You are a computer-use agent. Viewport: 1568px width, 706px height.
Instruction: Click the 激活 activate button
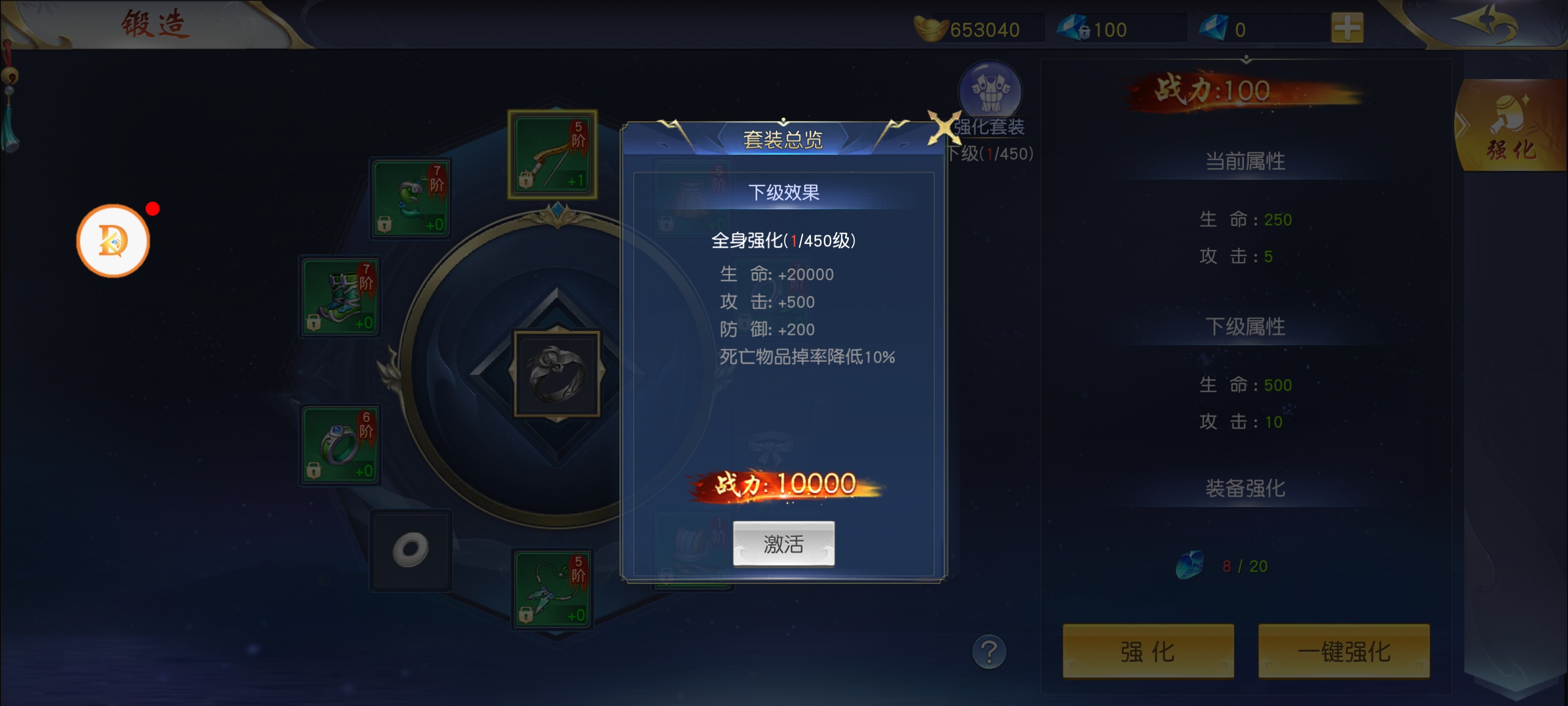[x=783, y=544]
